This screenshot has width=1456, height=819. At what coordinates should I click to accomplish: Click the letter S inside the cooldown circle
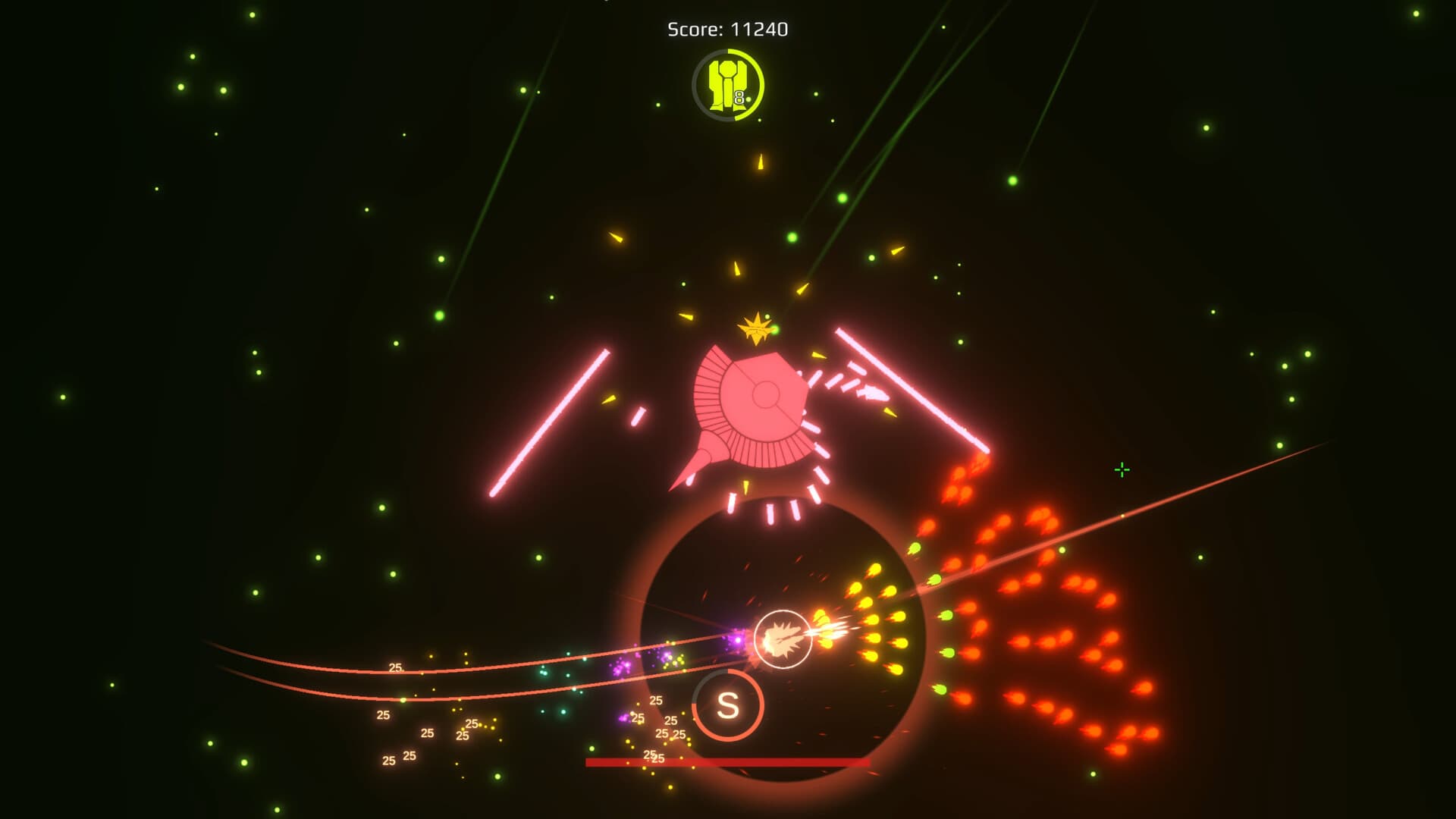coord(726,705)
